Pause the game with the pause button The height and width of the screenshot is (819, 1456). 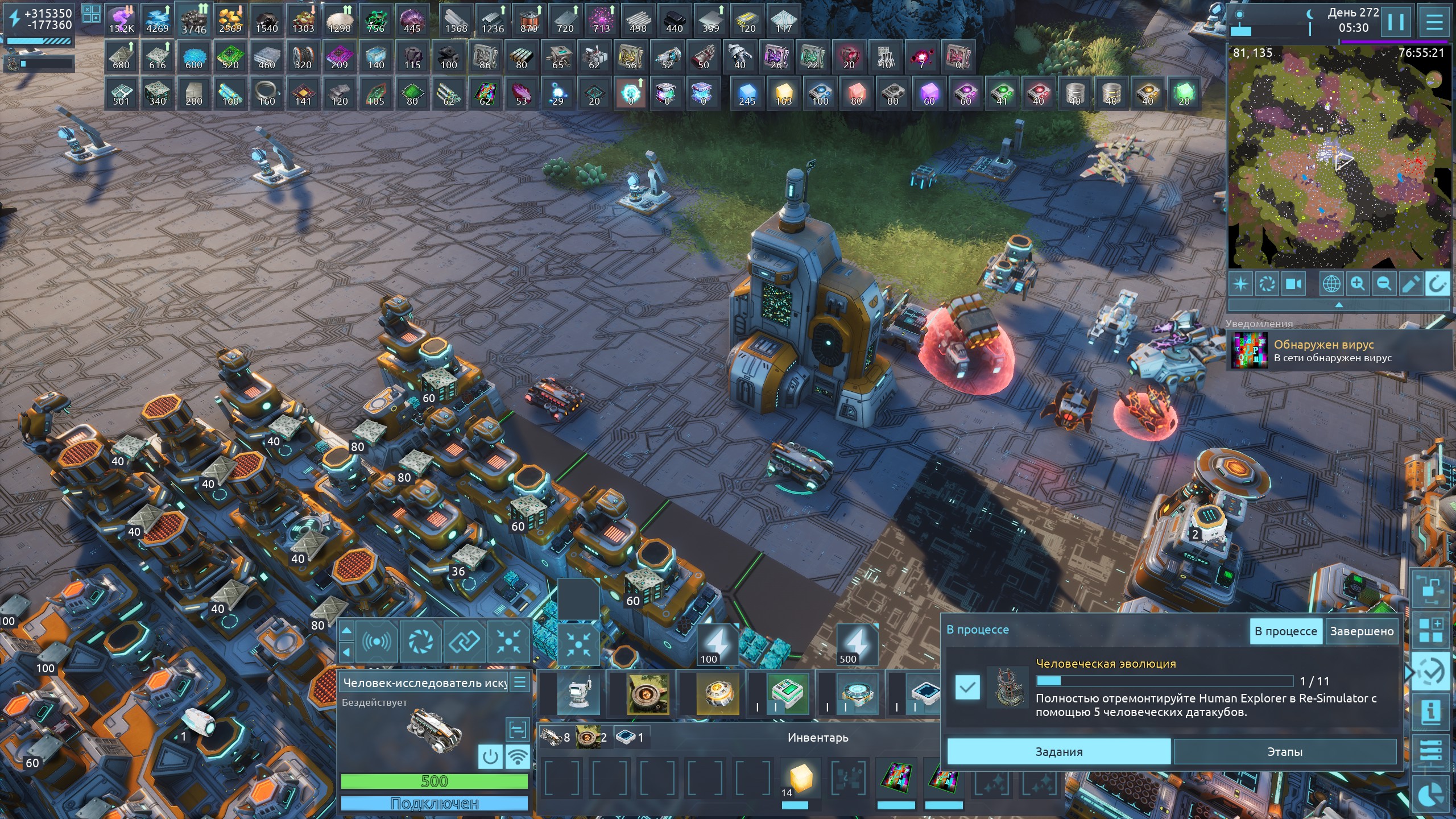point(1396,23)
